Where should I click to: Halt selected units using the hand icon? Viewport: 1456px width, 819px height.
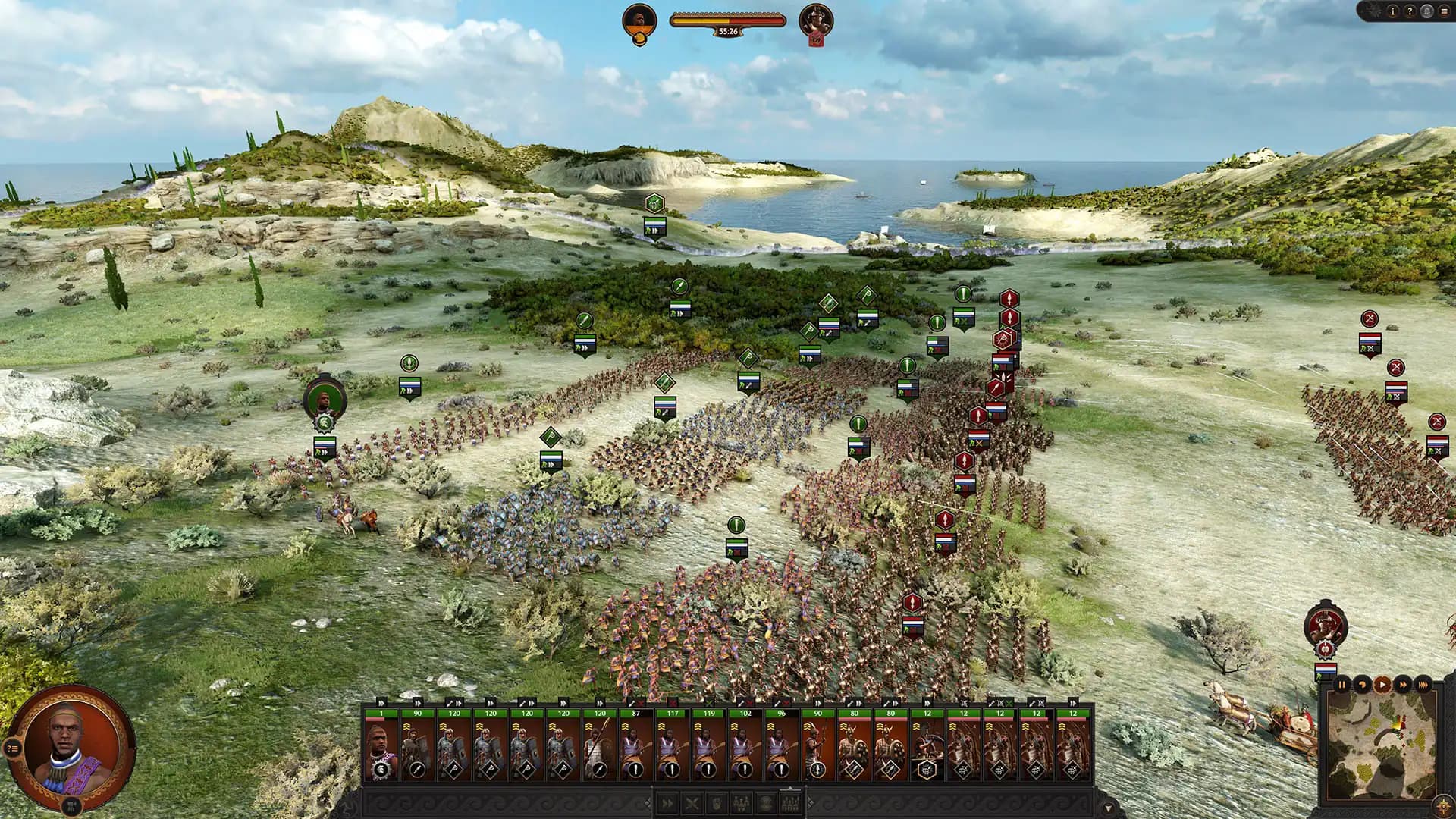pos(717,802)
